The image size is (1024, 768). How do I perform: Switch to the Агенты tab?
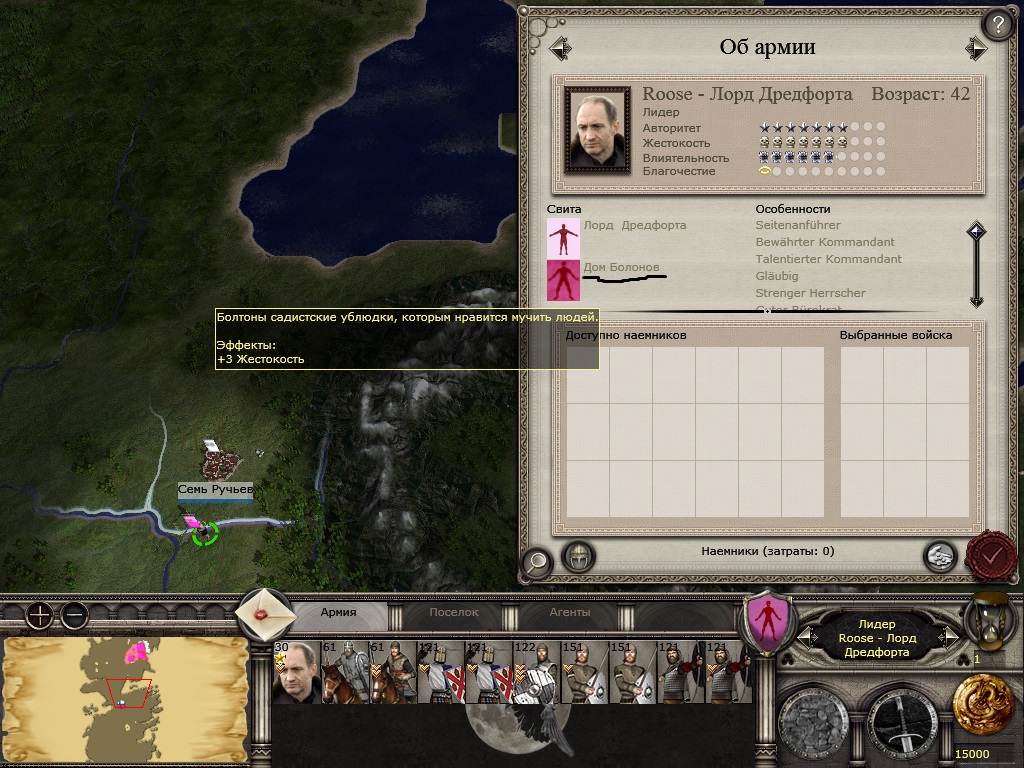(570, 612)
